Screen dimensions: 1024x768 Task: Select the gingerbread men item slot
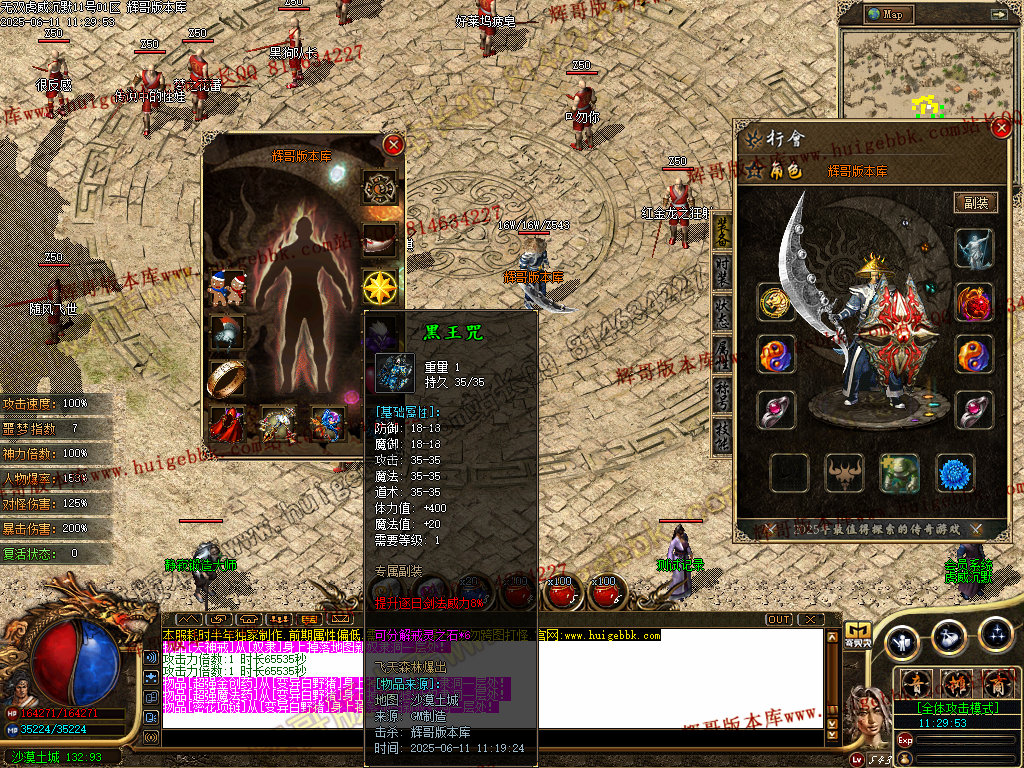coord(228,289)
